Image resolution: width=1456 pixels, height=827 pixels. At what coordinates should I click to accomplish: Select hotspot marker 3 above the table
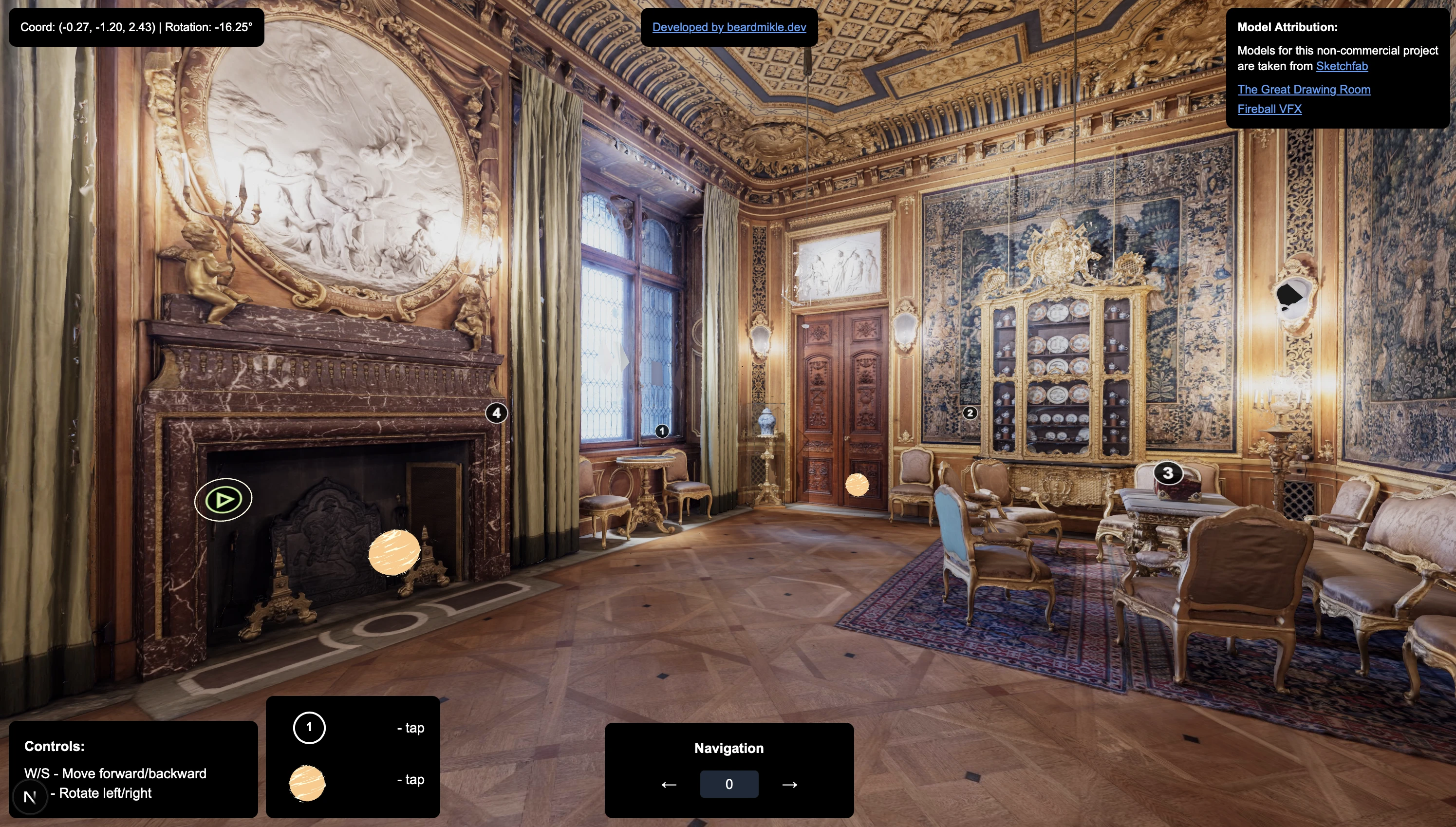[x=1168, y=472]
